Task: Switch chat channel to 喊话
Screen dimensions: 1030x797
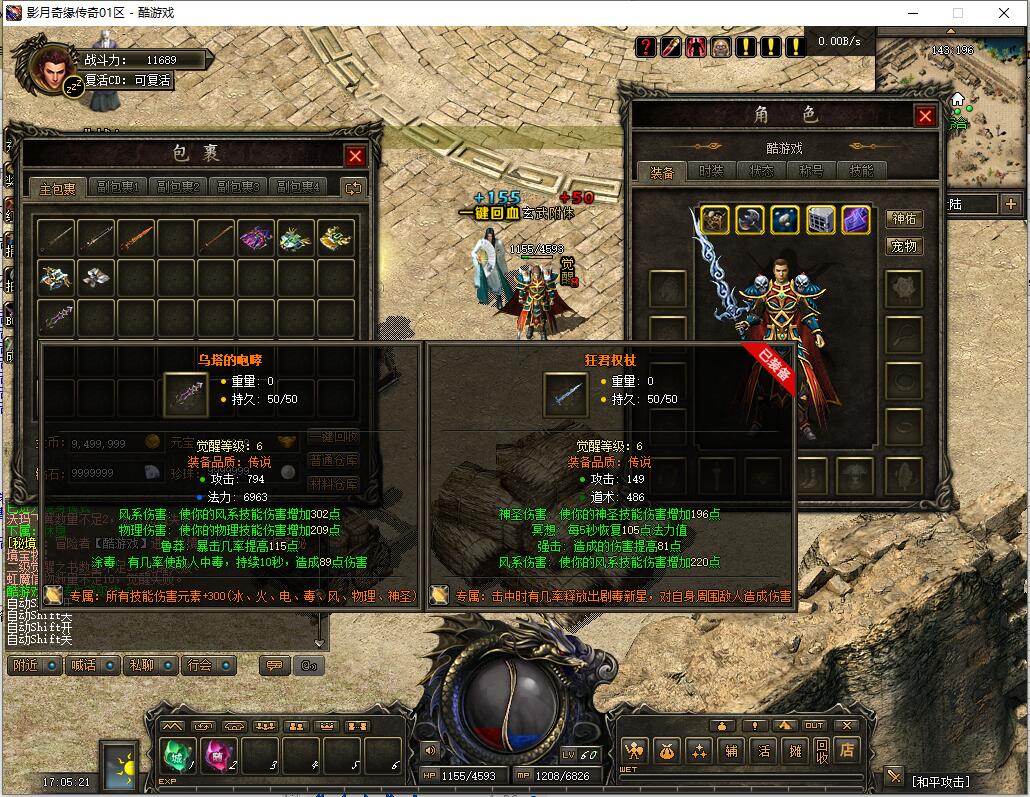Action: coord(81,665)
